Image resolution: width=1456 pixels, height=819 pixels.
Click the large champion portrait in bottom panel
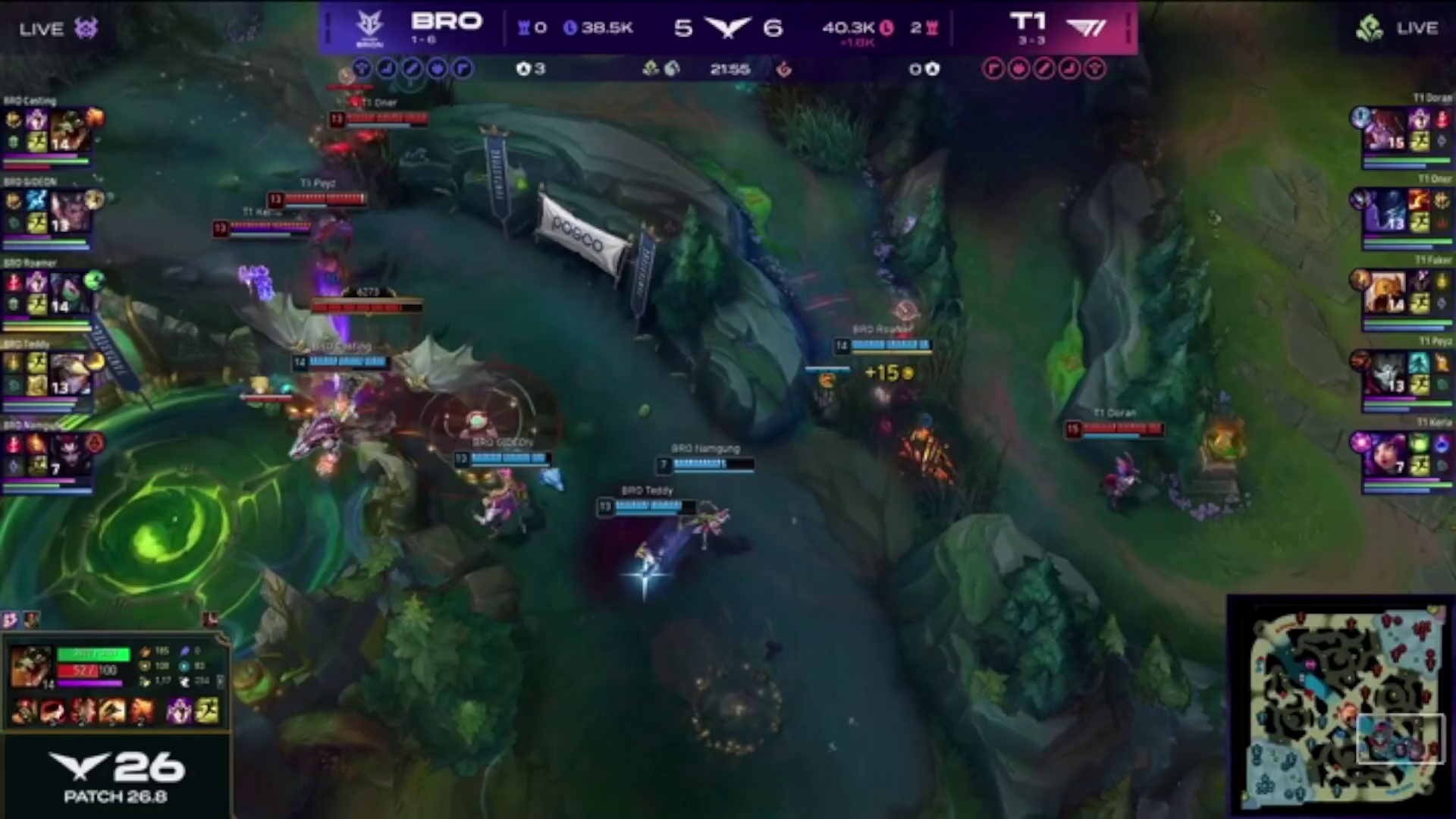(x=30, y=667)
